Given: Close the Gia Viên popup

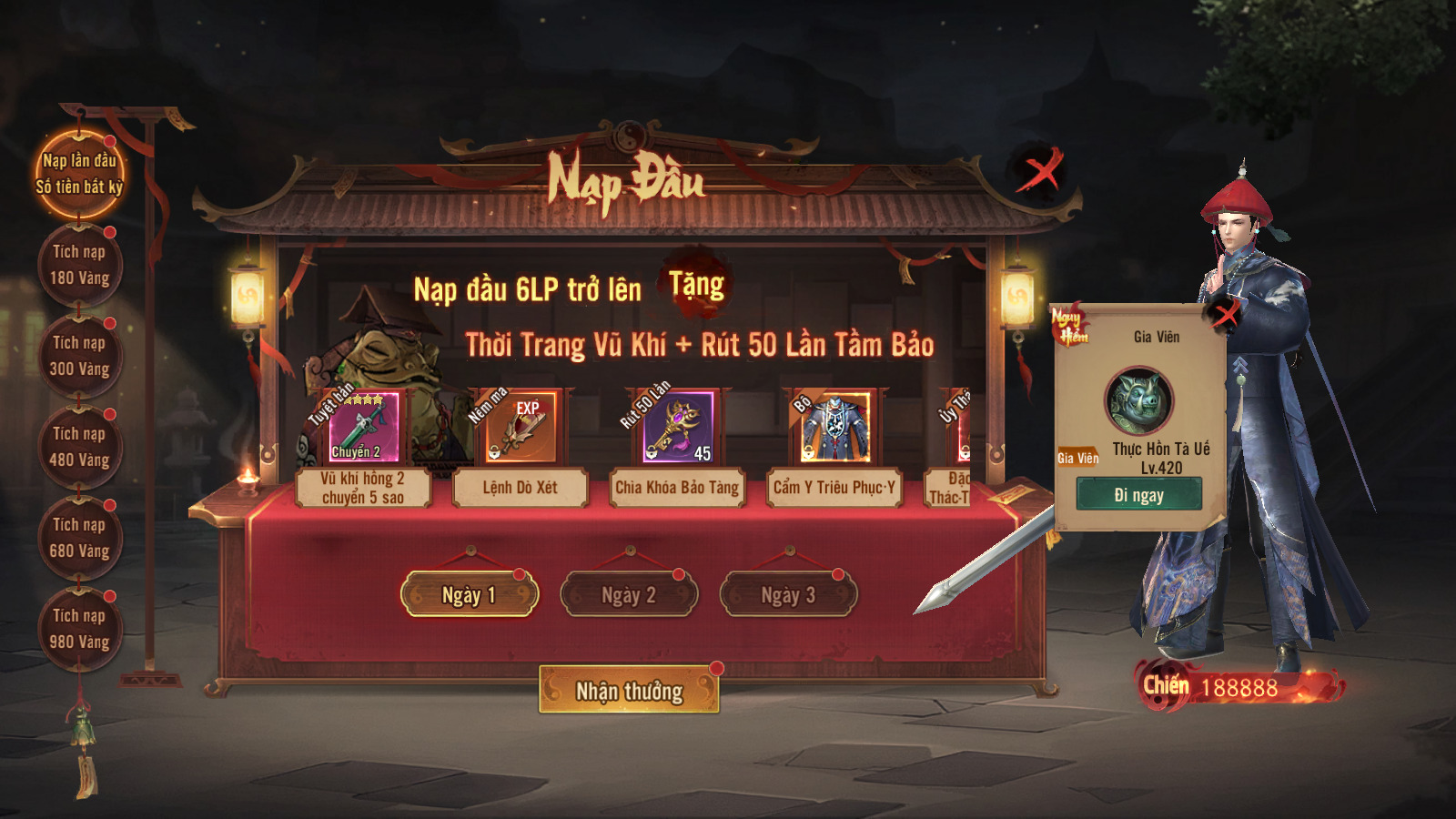Looking at the screenshot, I should tap(1225, 315).
